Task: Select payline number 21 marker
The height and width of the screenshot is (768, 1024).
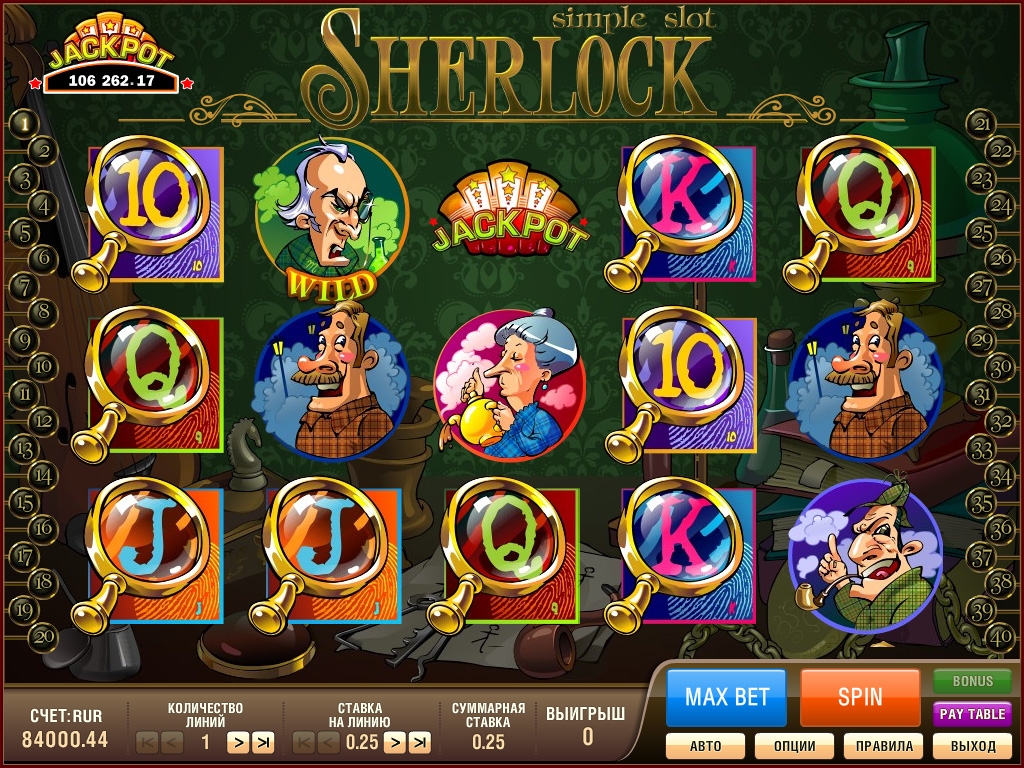Action: pyautogui.click(x=983, y=124)
